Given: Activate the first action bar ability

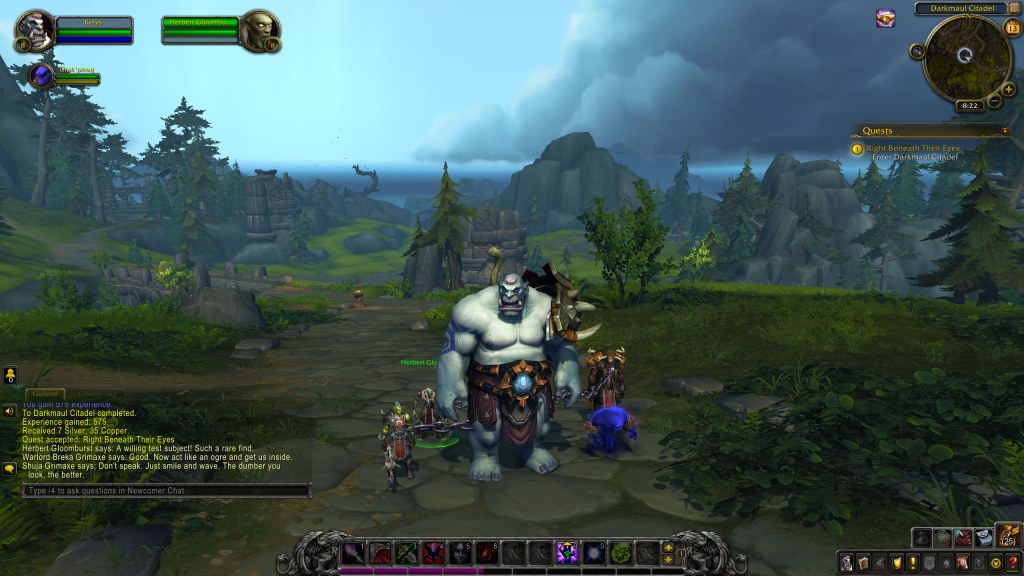Looking at the screenshot, I should [353, 551].
